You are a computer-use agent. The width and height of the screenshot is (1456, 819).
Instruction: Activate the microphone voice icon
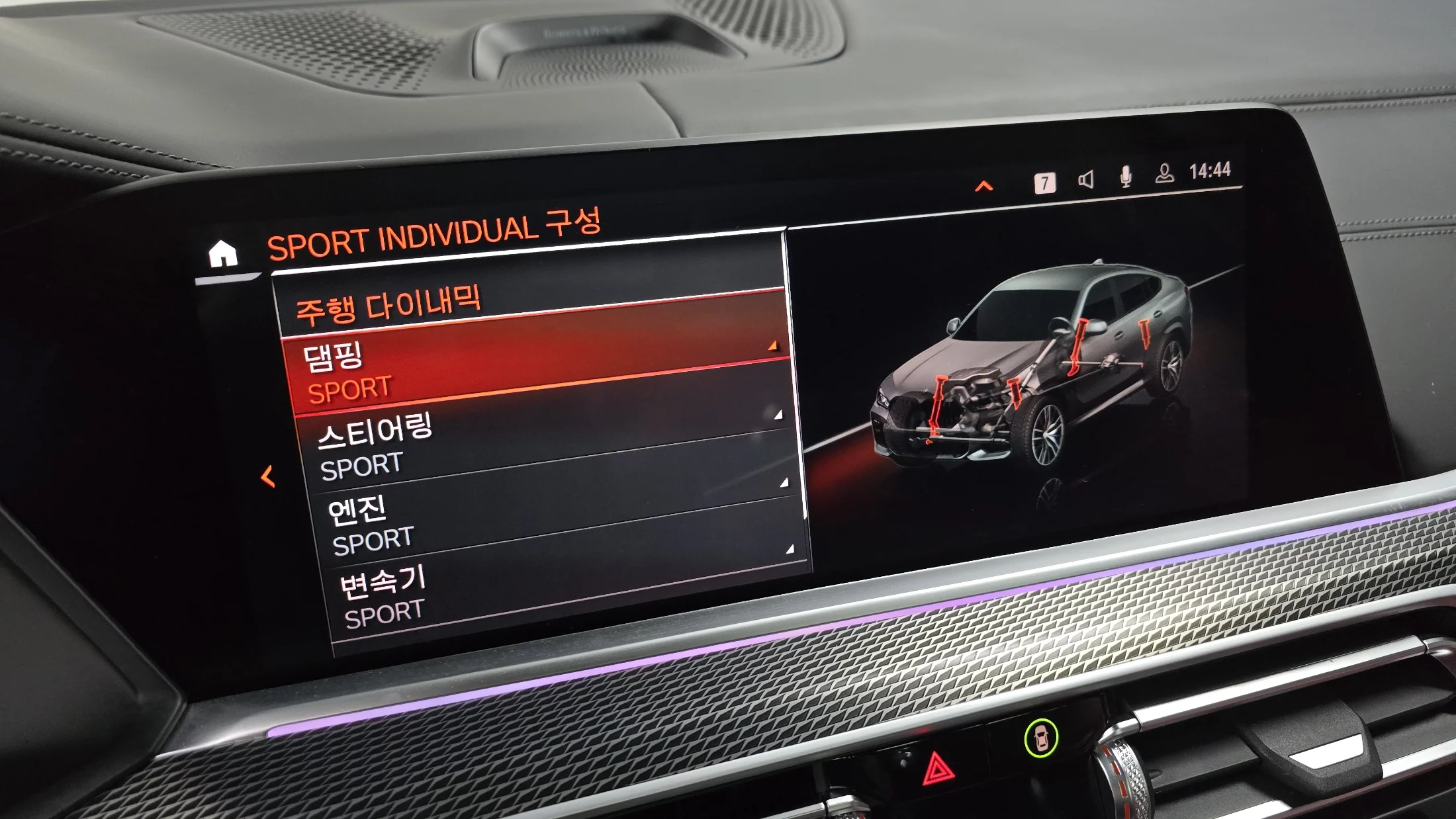pos(1125,177)
